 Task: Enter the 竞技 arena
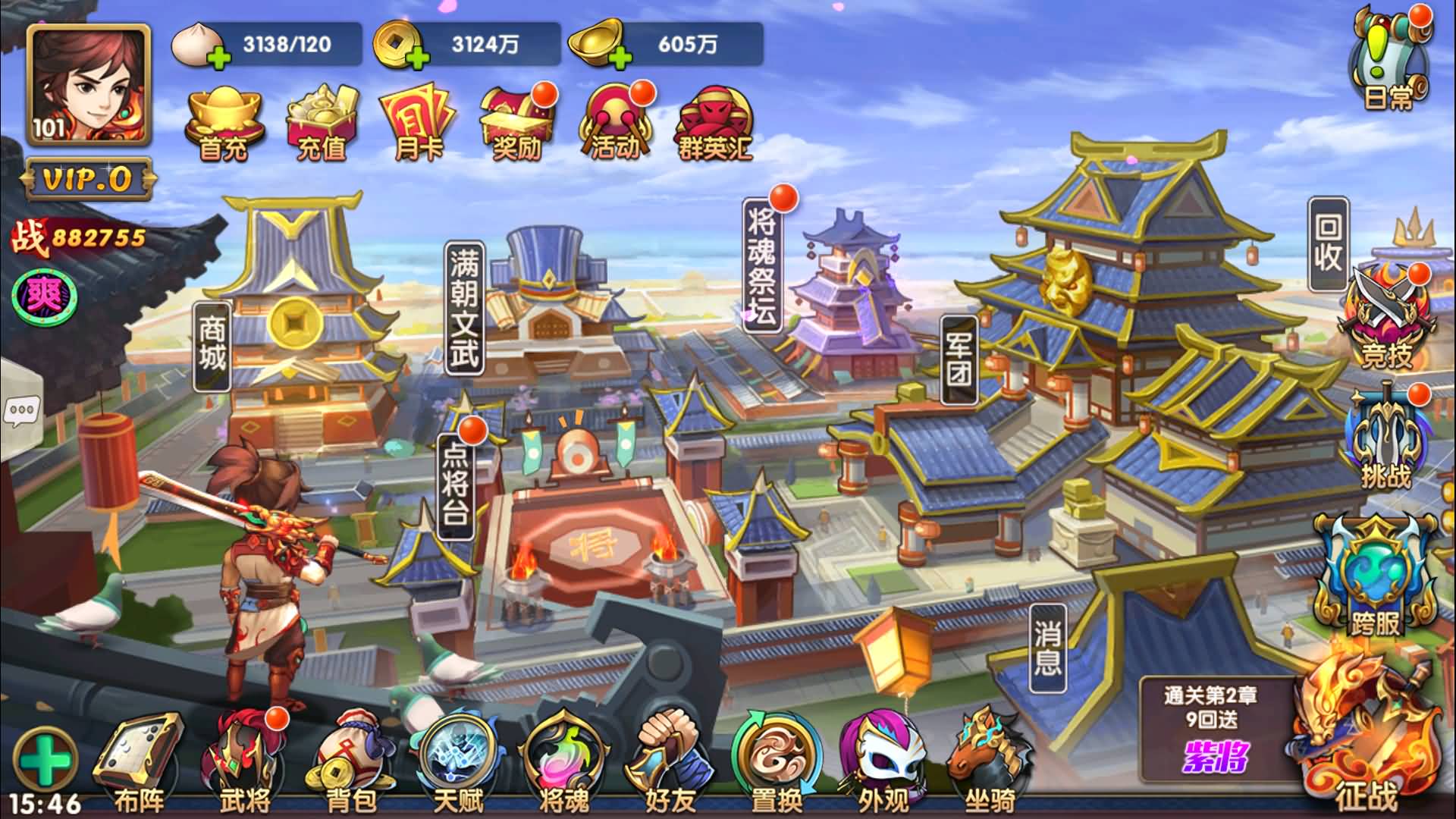pyautogui.click(x=1386, y=319)
